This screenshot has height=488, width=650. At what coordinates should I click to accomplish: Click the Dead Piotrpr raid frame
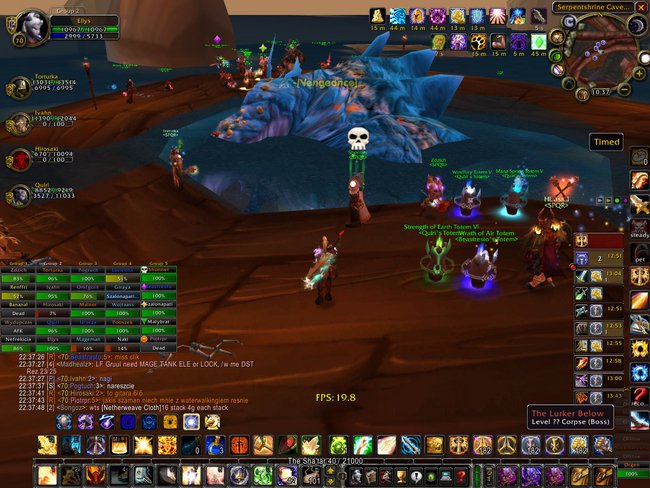160,342
